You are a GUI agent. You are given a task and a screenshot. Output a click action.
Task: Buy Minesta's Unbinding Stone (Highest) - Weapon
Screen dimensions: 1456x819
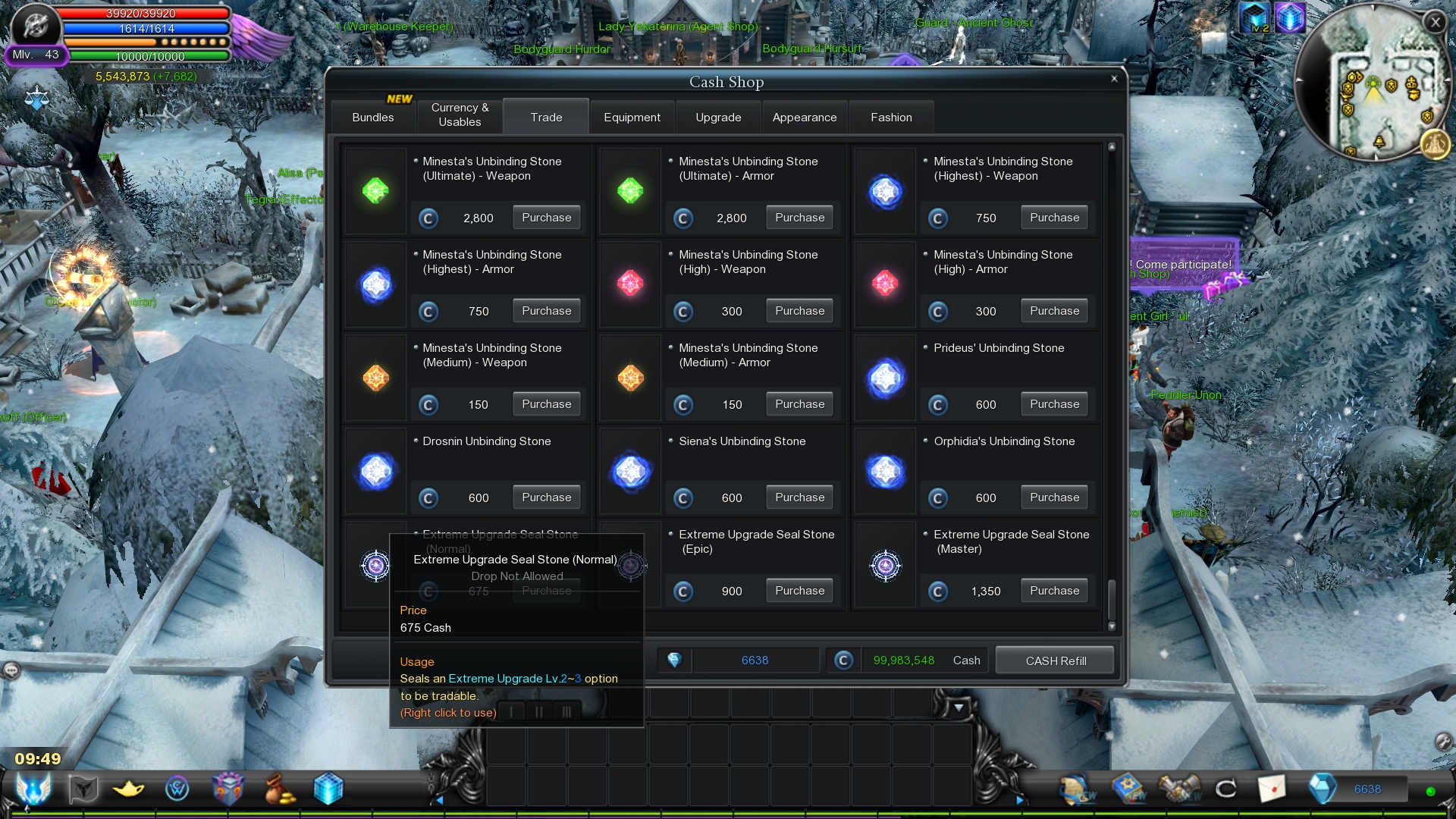click(1054, 218)
